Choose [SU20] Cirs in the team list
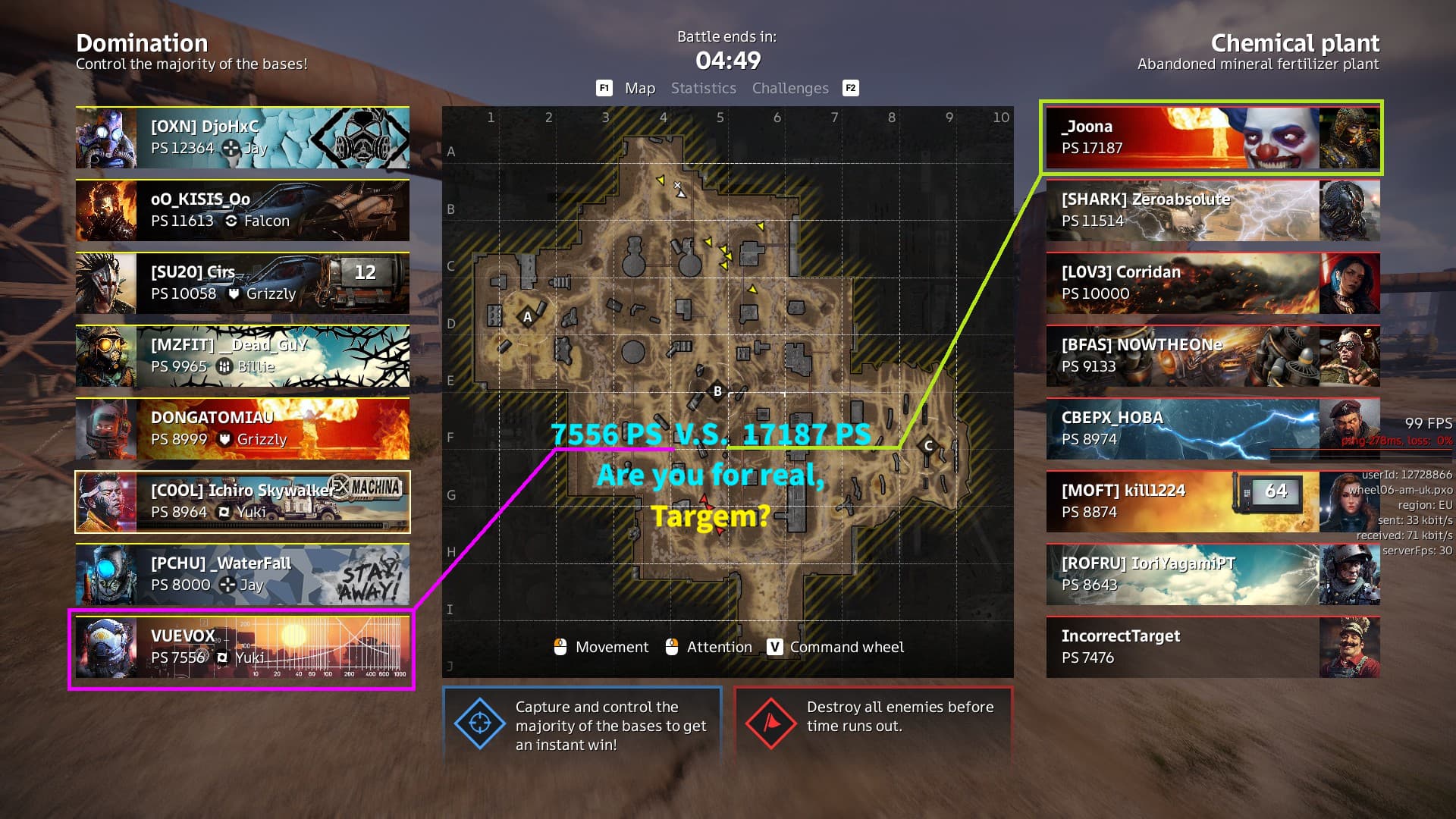This screenshot has height=819, width=1456. point(243,283)
